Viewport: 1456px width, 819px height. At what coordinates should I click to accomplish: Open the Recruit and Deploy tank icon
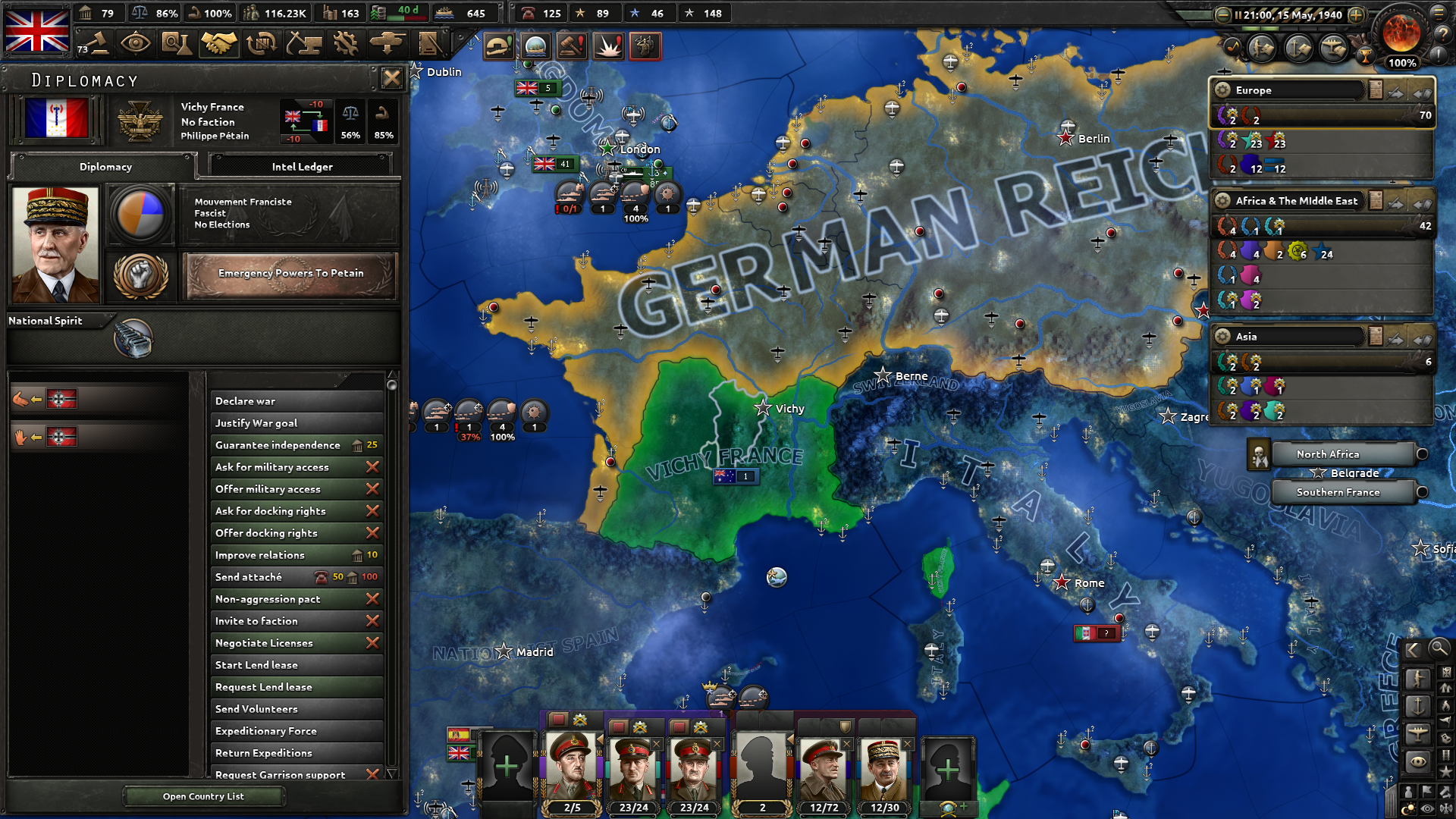(x=387, y=42)
